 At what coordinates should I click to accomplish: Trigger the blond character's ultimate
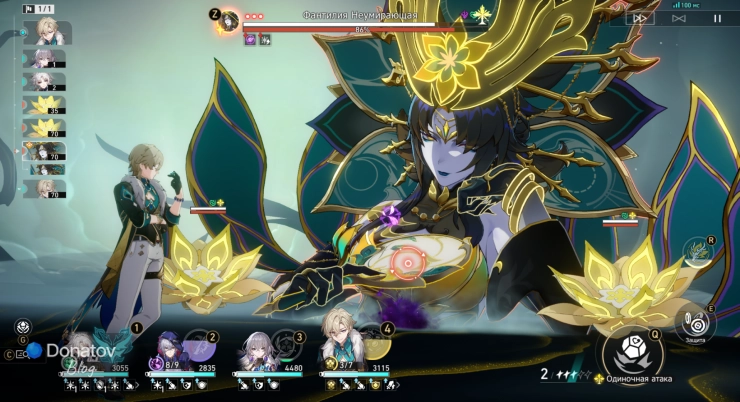coord(371,345)
